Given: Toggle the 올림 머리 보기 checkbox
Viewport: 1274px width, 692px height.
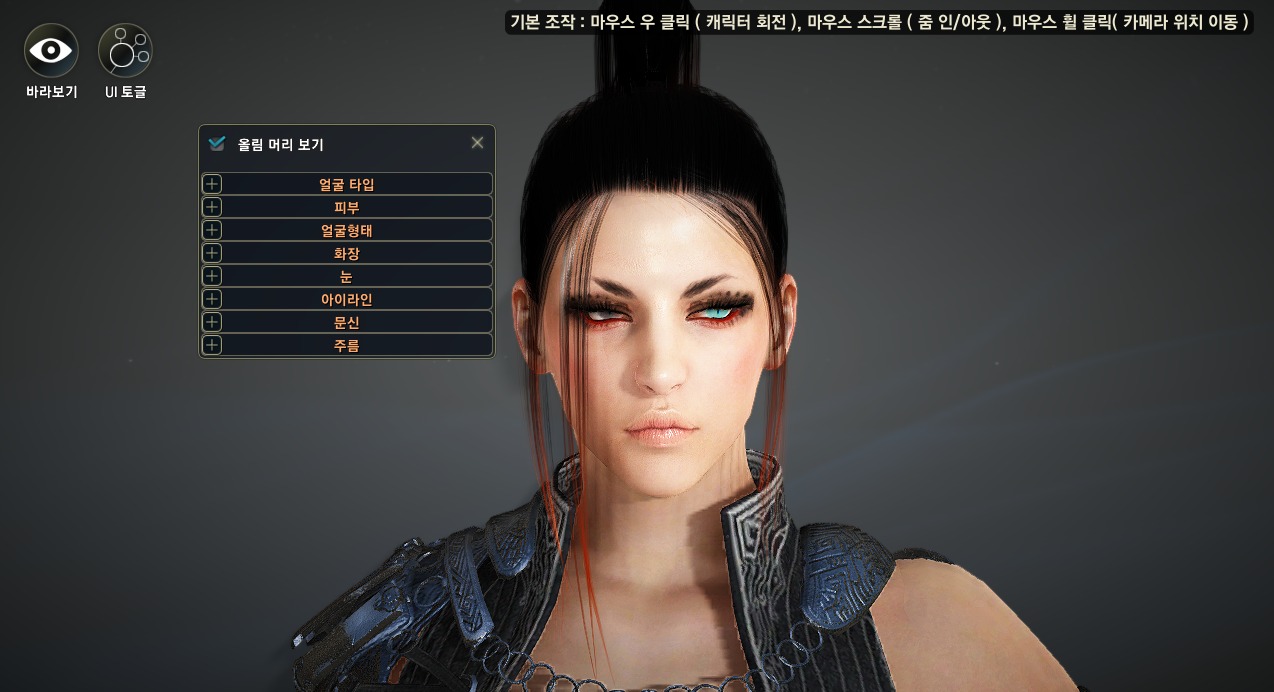Looking at the screenshot, I should pyautogui.click(x=217, y=144).
